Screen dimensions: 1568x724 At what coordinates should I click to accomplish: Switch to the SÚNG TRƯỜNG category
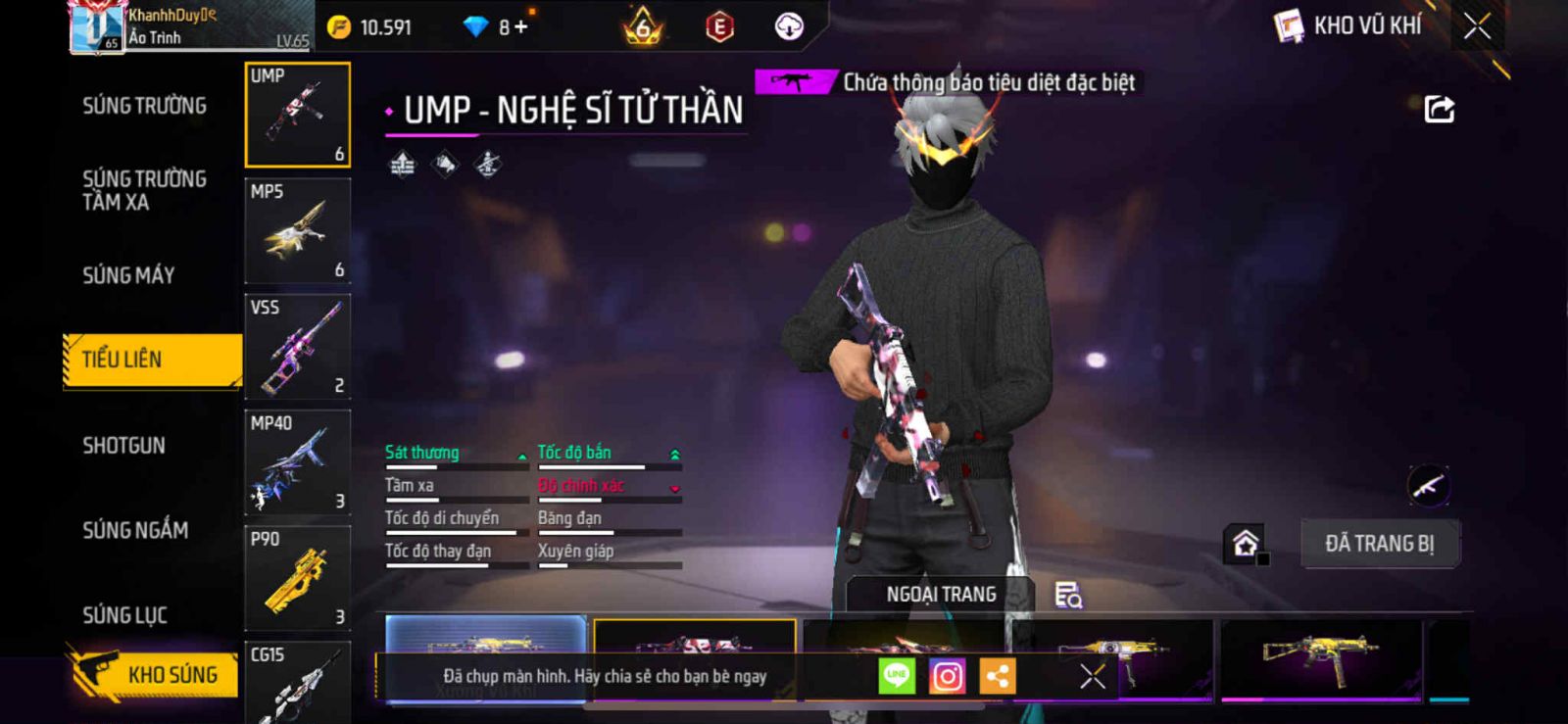[144, 106]
